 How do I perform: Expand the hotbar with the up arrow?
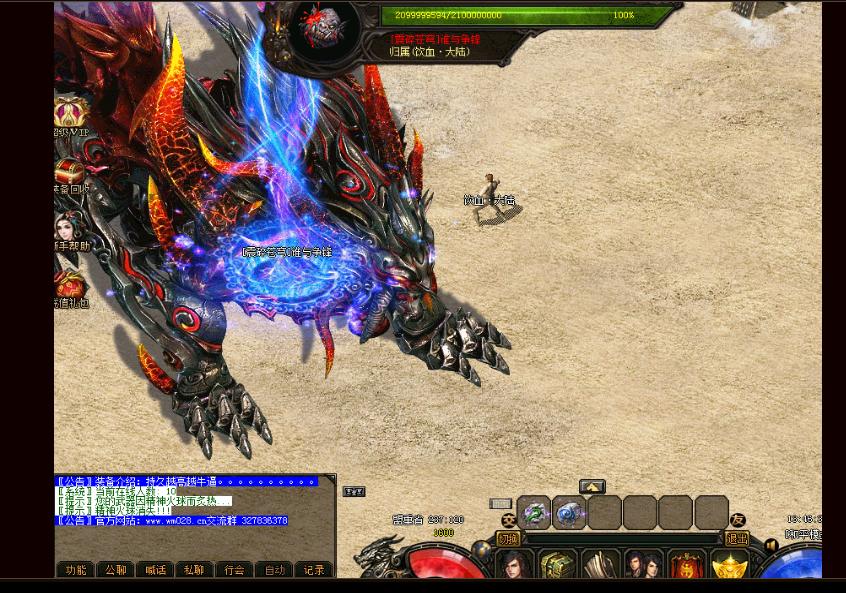[x=592, y=487]
